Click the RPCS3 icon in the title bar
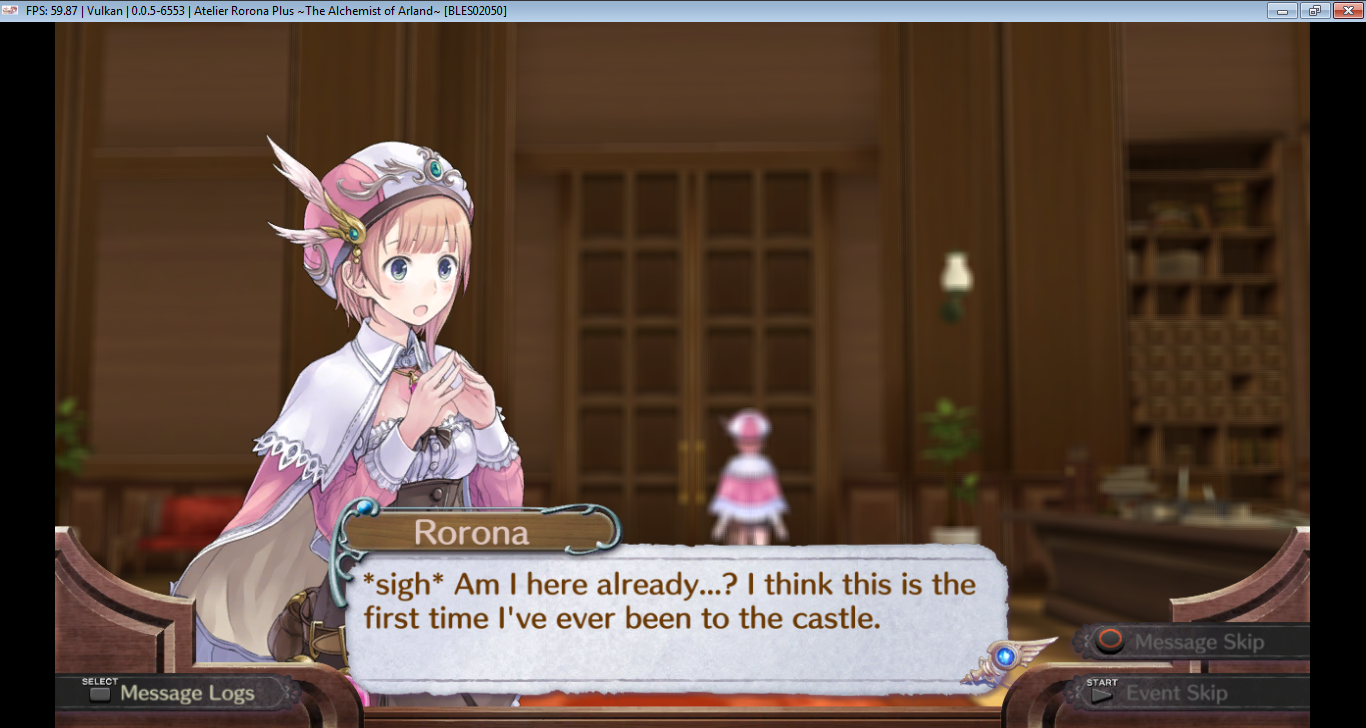This screenshot has width=1366, height=728. point(10,11)
